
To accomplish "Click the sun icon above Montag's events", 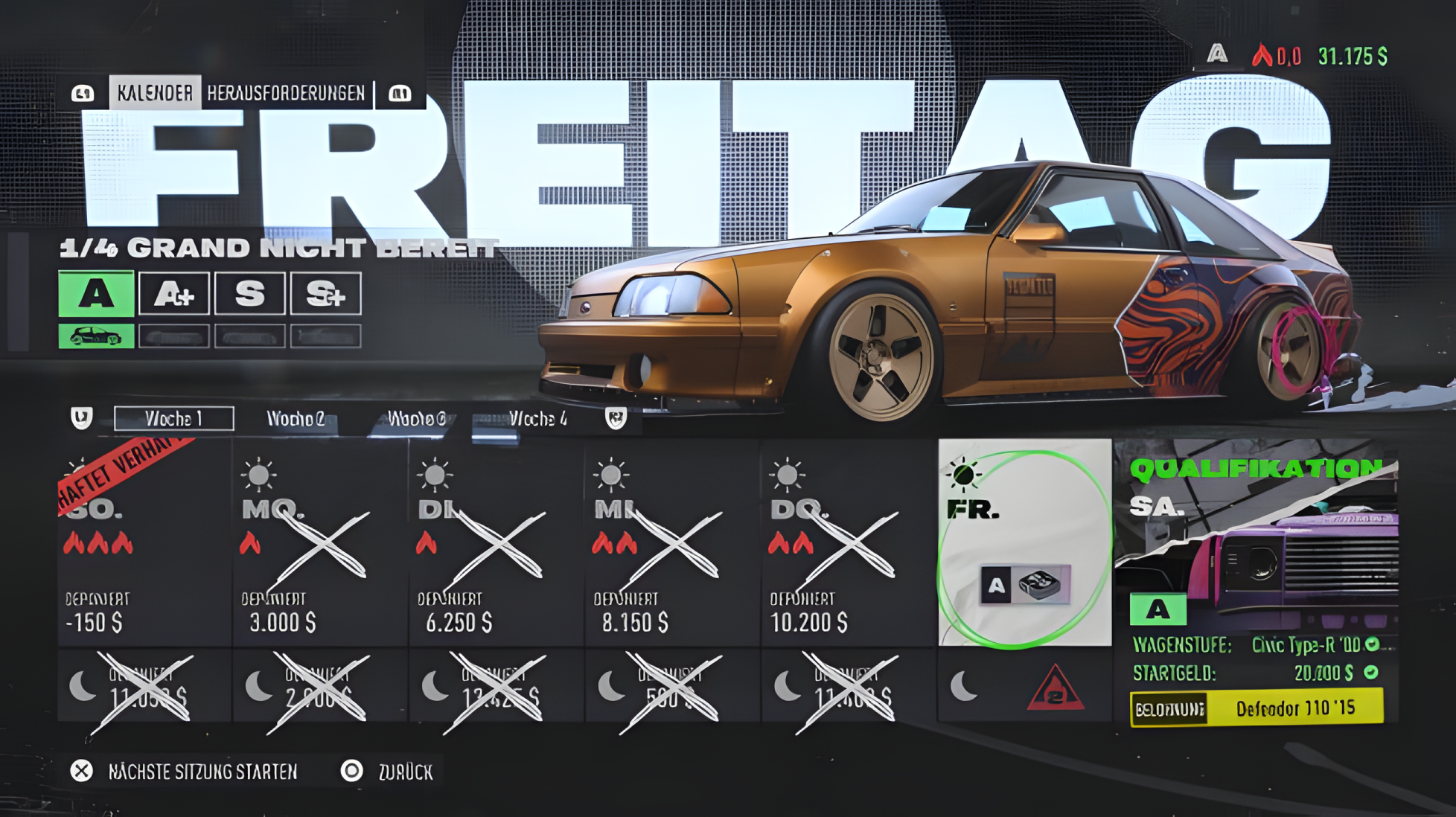I will pos(258,472).
